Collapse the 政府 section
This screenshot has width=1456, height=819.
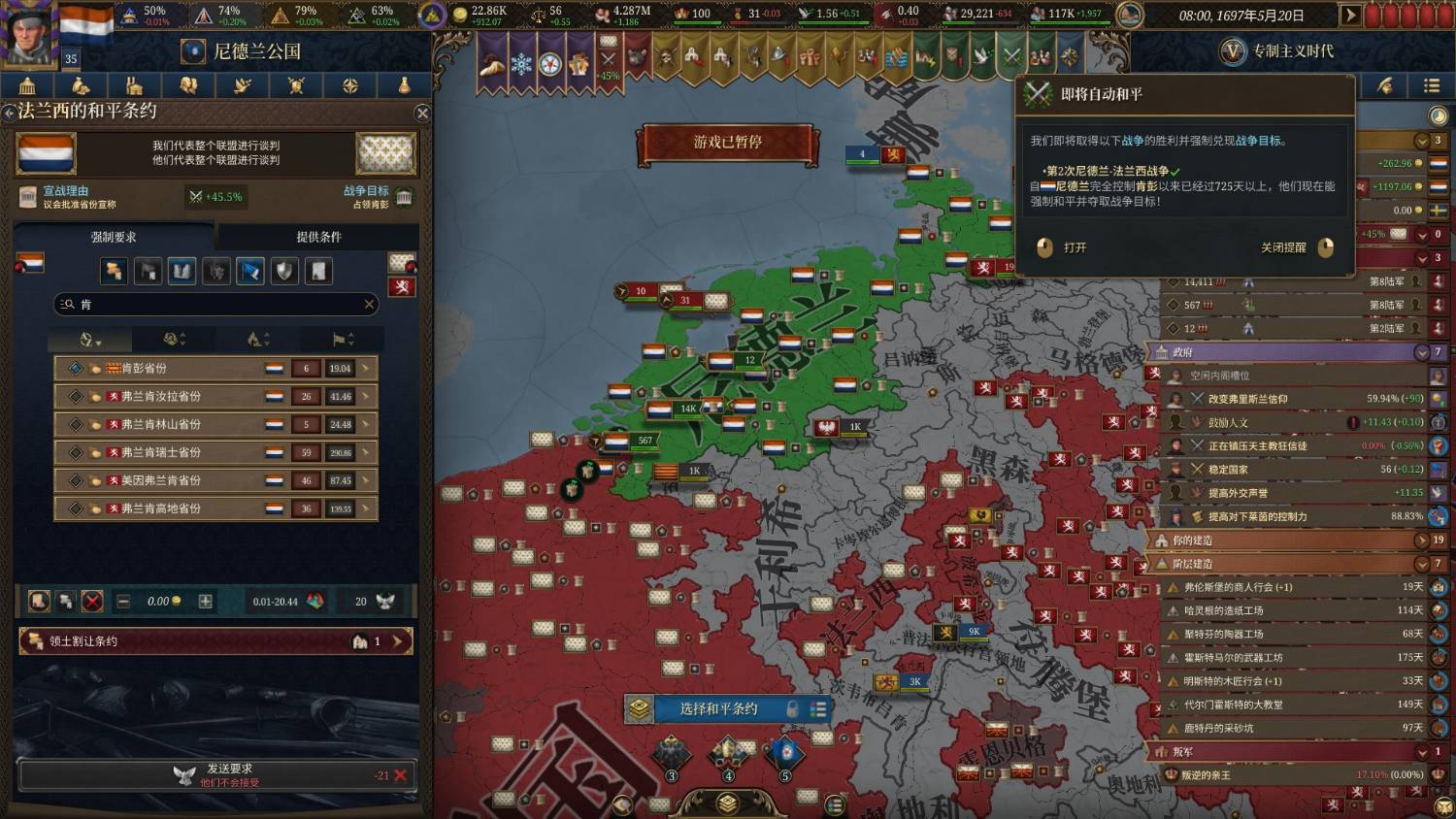pyautogui.click(x=1422, y=352)
